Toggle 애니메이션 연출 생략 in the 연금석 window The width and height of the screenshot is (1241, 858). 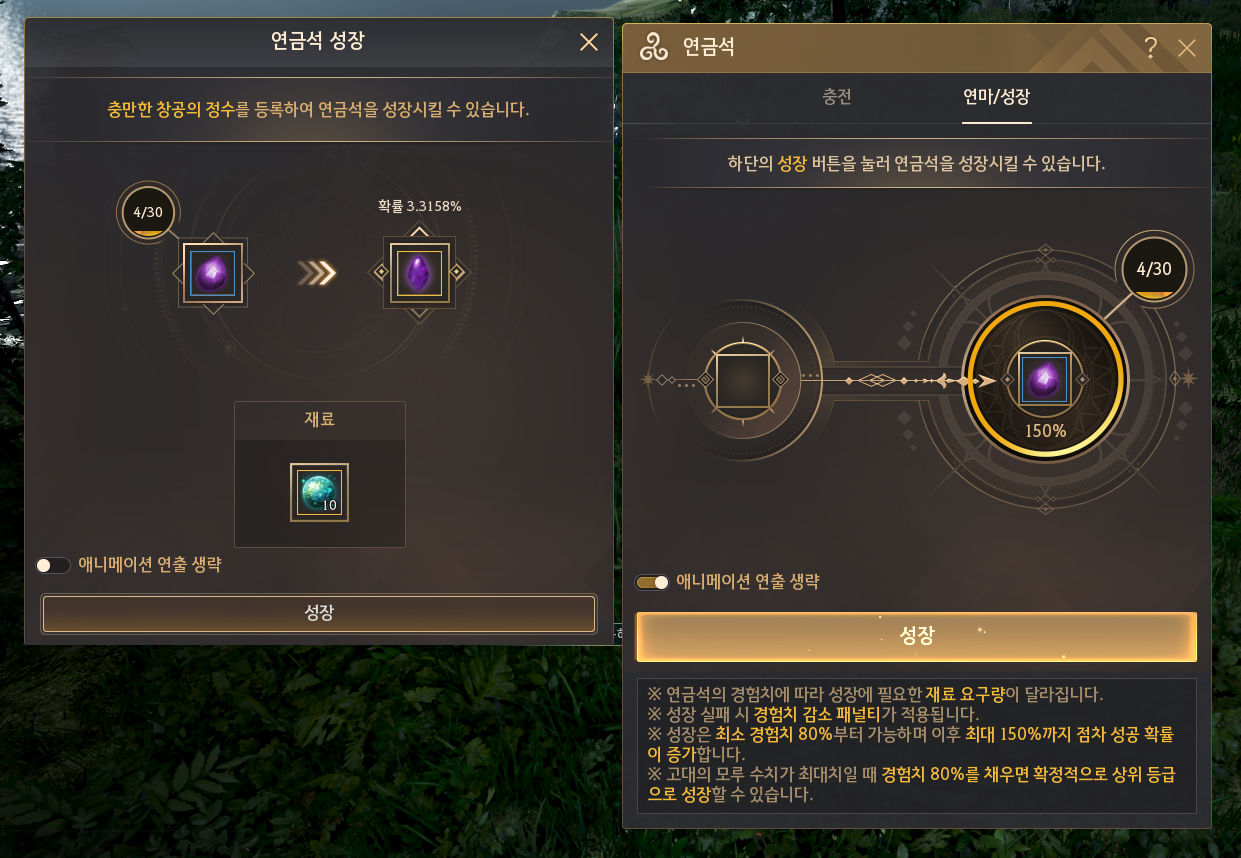point(653,582)
